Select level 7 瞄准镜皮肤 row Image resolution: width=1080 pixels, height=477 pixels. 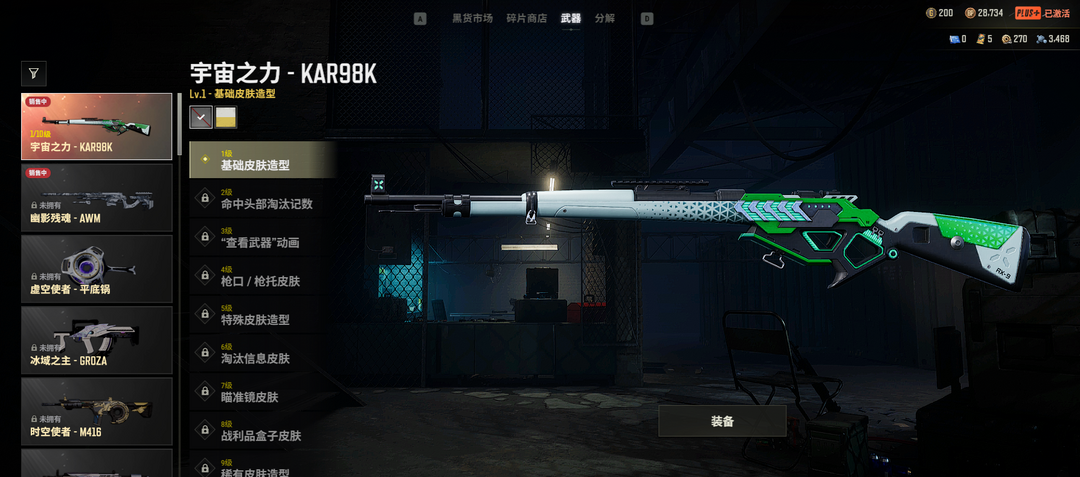pyautogui.click(x=262, y=394)
